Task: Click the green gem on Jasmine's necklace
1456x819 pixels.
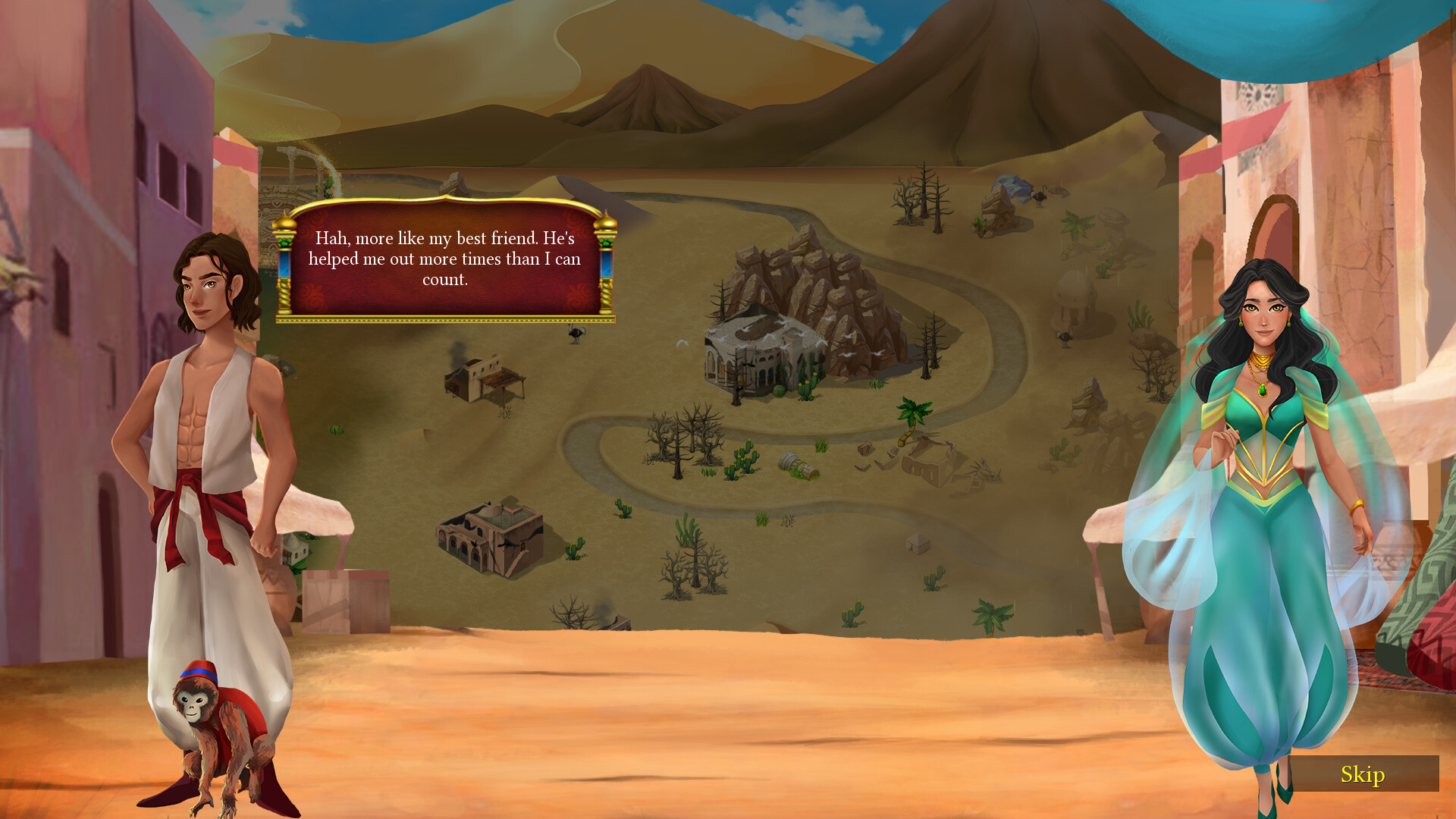Action: pyautogui.click(x=1262, y=391)
